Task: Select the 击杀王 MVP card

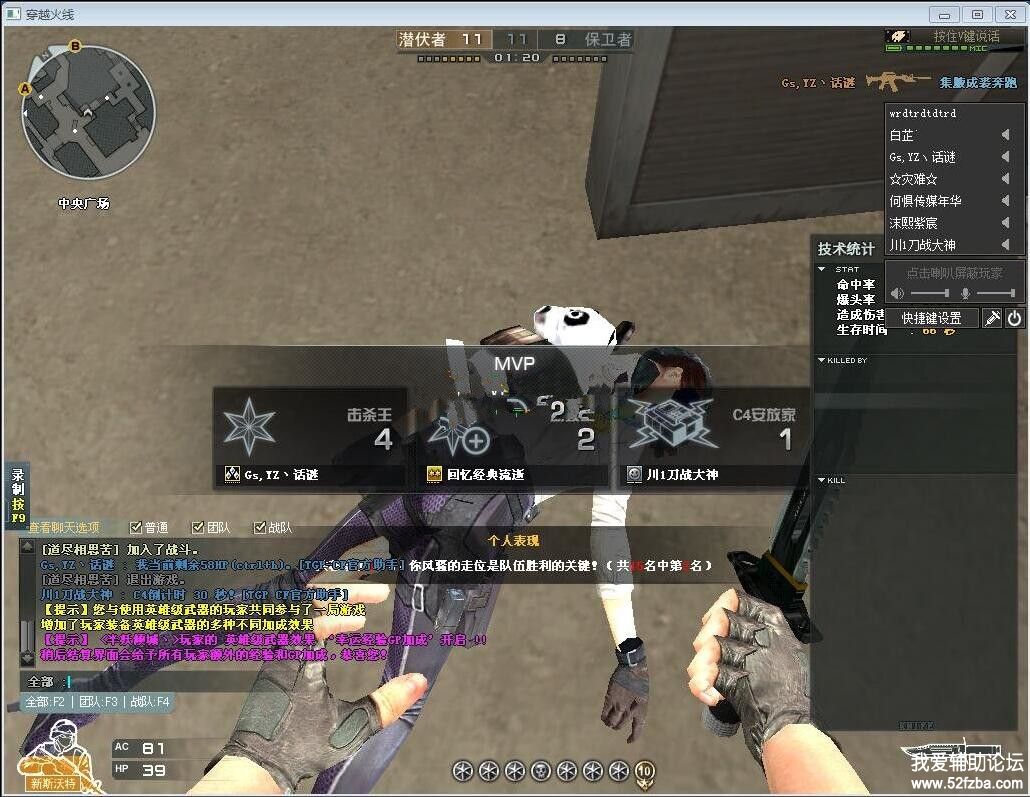Action: [310, 438]
